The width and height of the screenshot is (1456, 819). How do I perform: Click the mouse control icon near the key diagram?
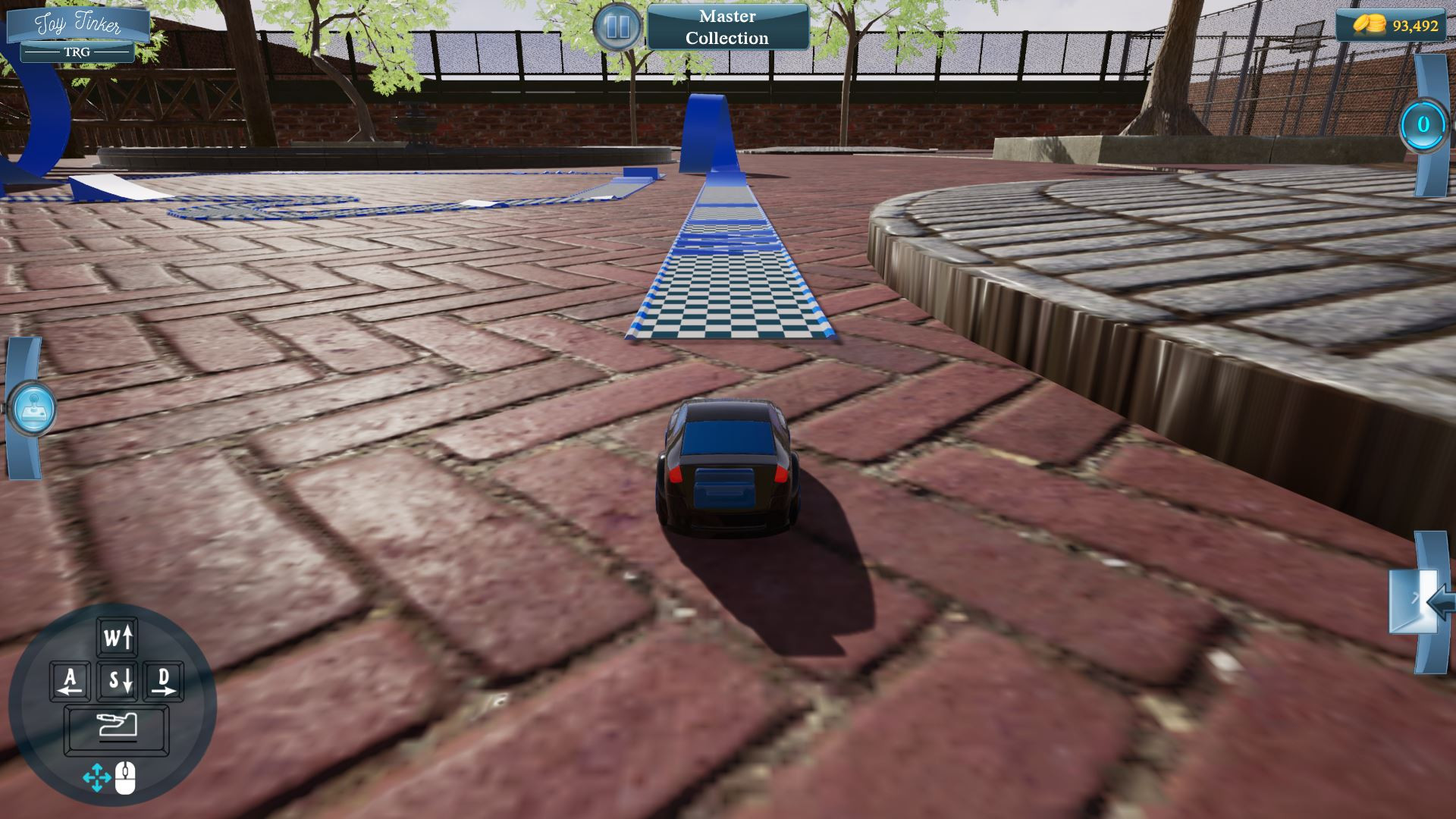coord(126,777)
